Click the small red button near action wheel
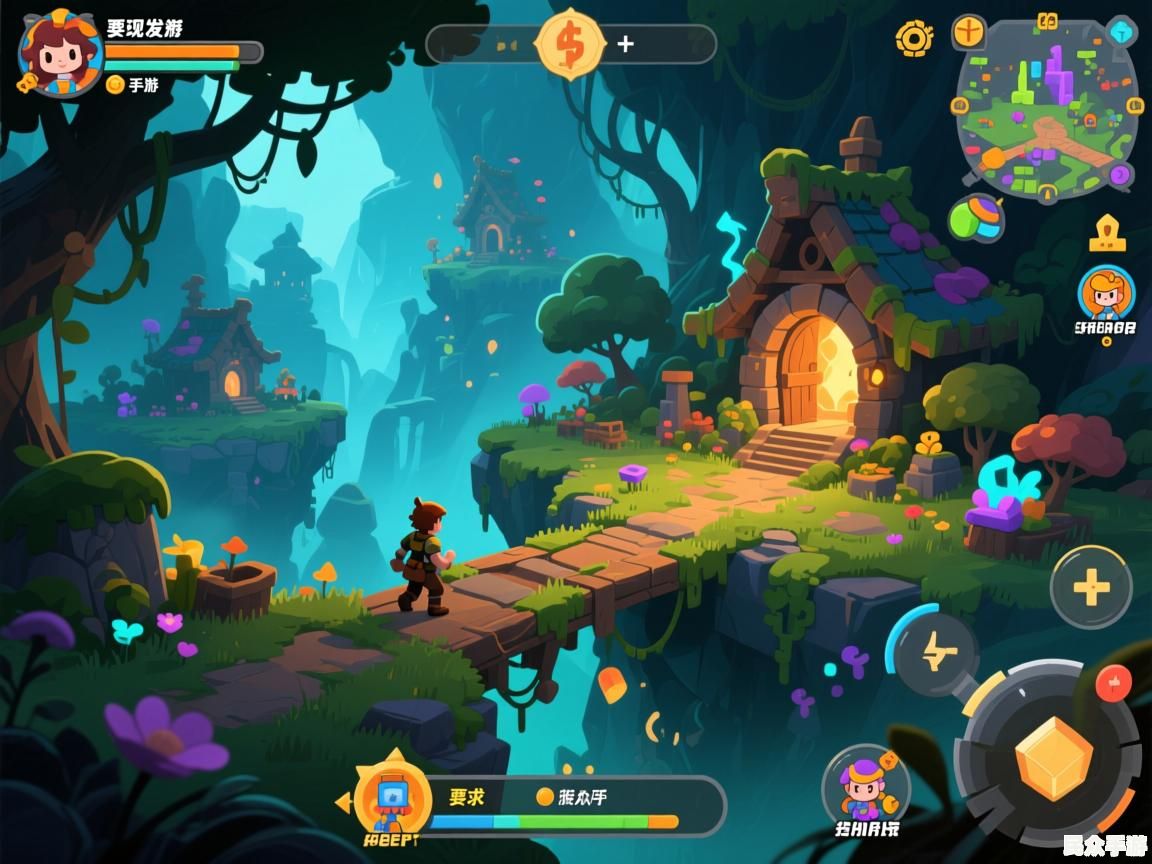Screen dimensions: 1152x864 pyautogui.click(x=1113, y=684)
